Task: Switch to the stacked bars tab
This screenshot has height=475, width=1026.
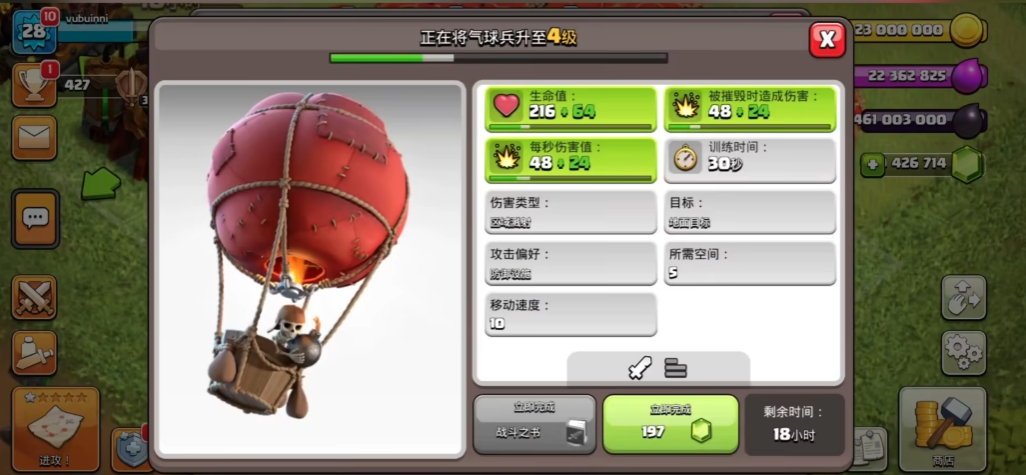Action: (x=676, y=369)
